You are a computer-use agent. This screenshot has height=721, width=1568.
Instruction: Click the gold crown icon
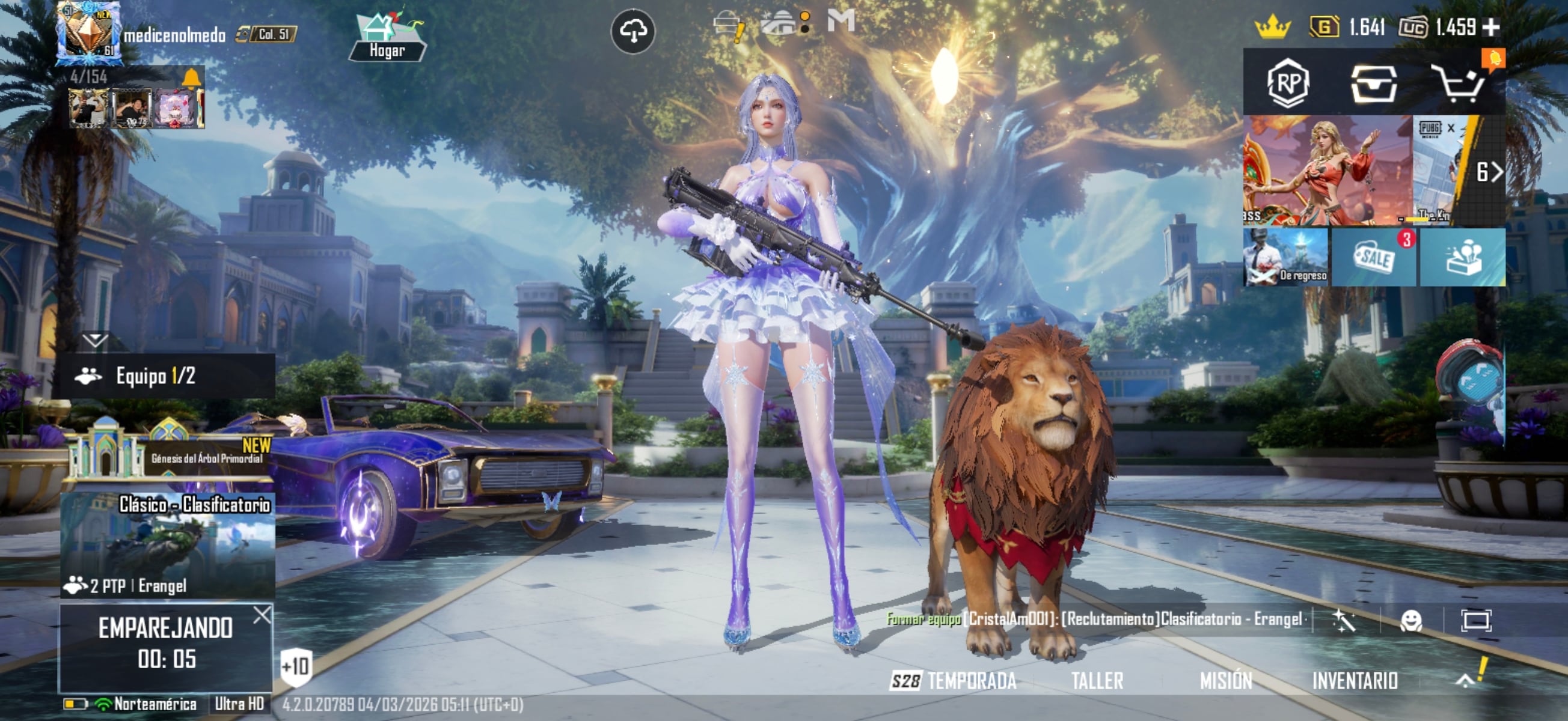pyautogui.click(x=1272, y=28)
